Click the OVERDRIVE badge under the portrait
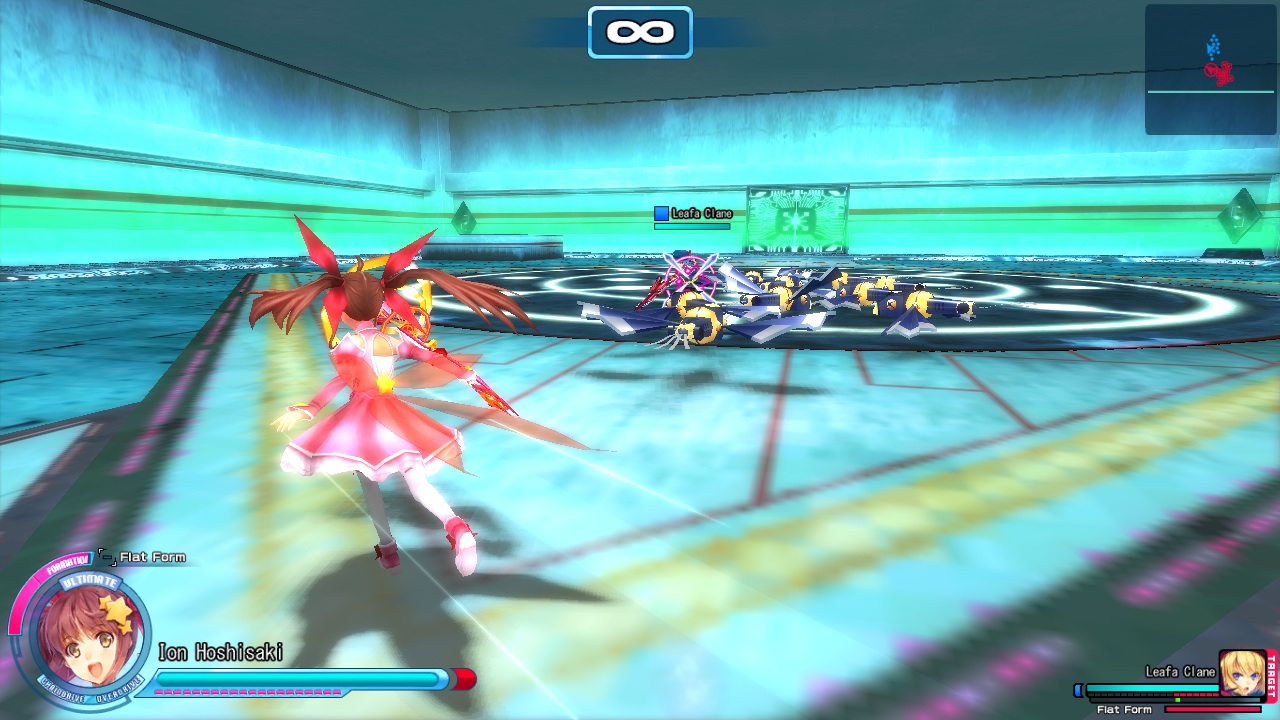Viewport: 1280px width, 720px height. click(117, 691)
